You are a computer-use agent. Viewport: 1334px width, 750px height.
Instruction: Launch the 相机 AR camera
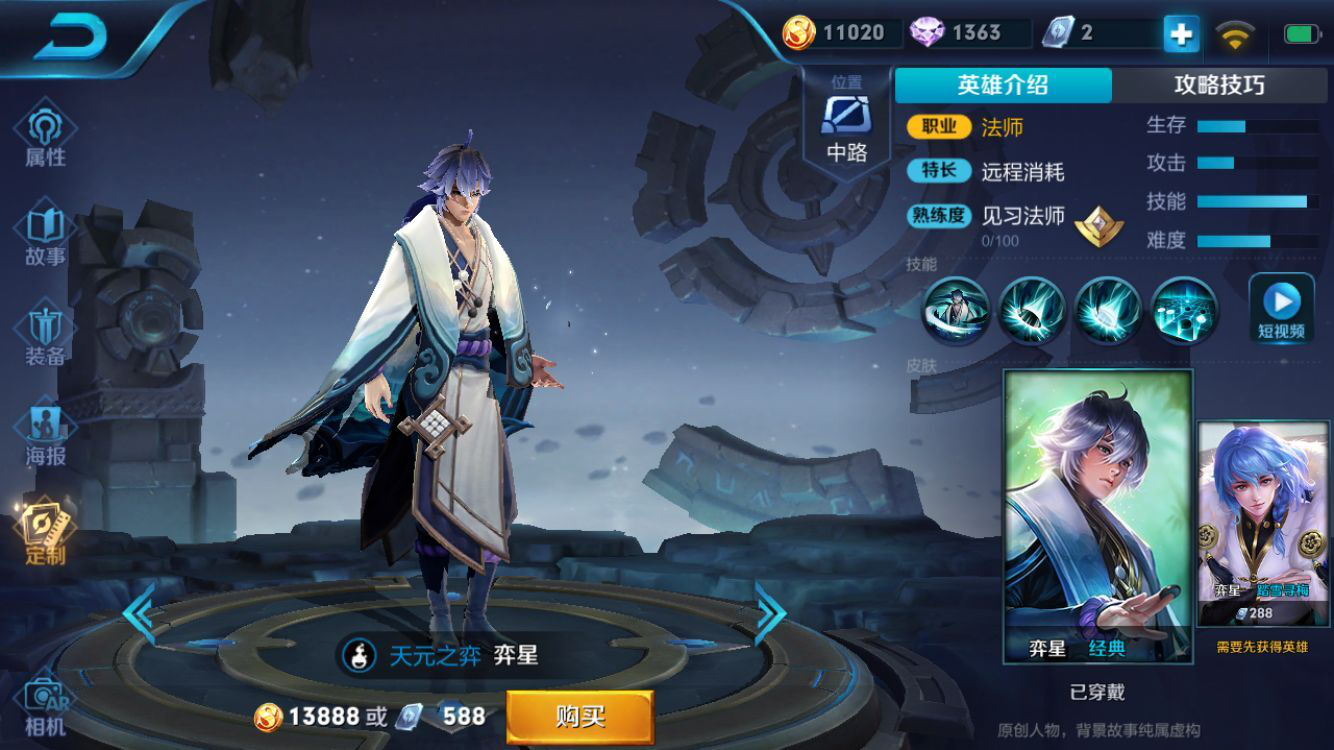pos(45,706)
